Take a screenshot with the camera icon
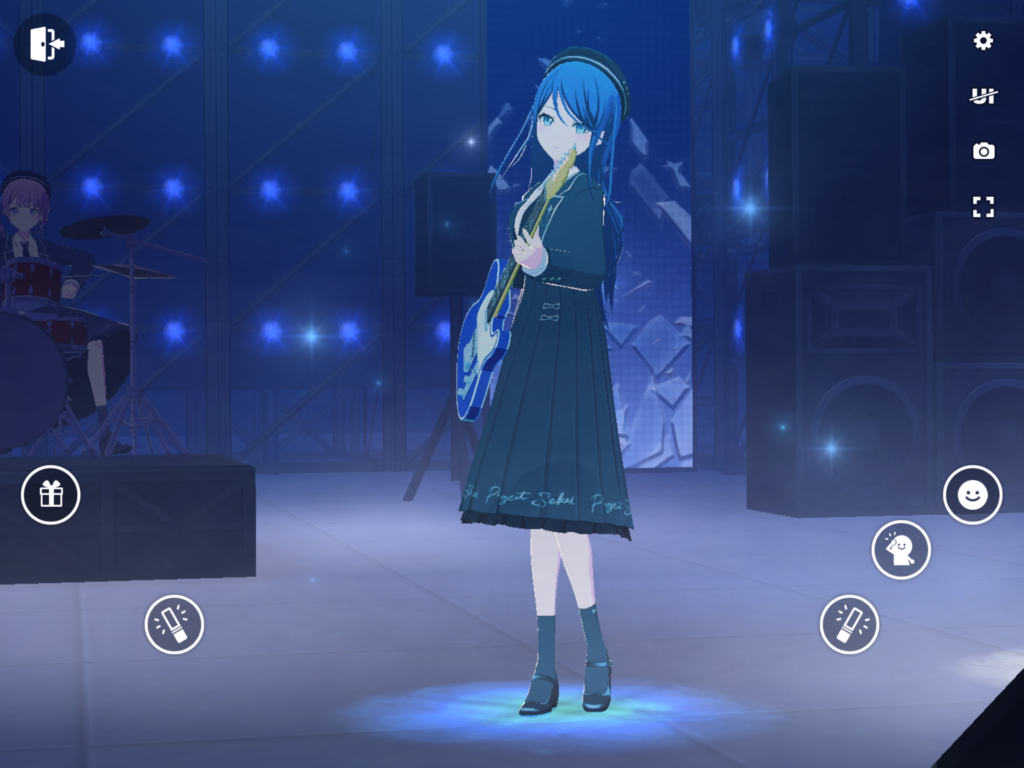1024x768 pixels. (x=983, y=151)
